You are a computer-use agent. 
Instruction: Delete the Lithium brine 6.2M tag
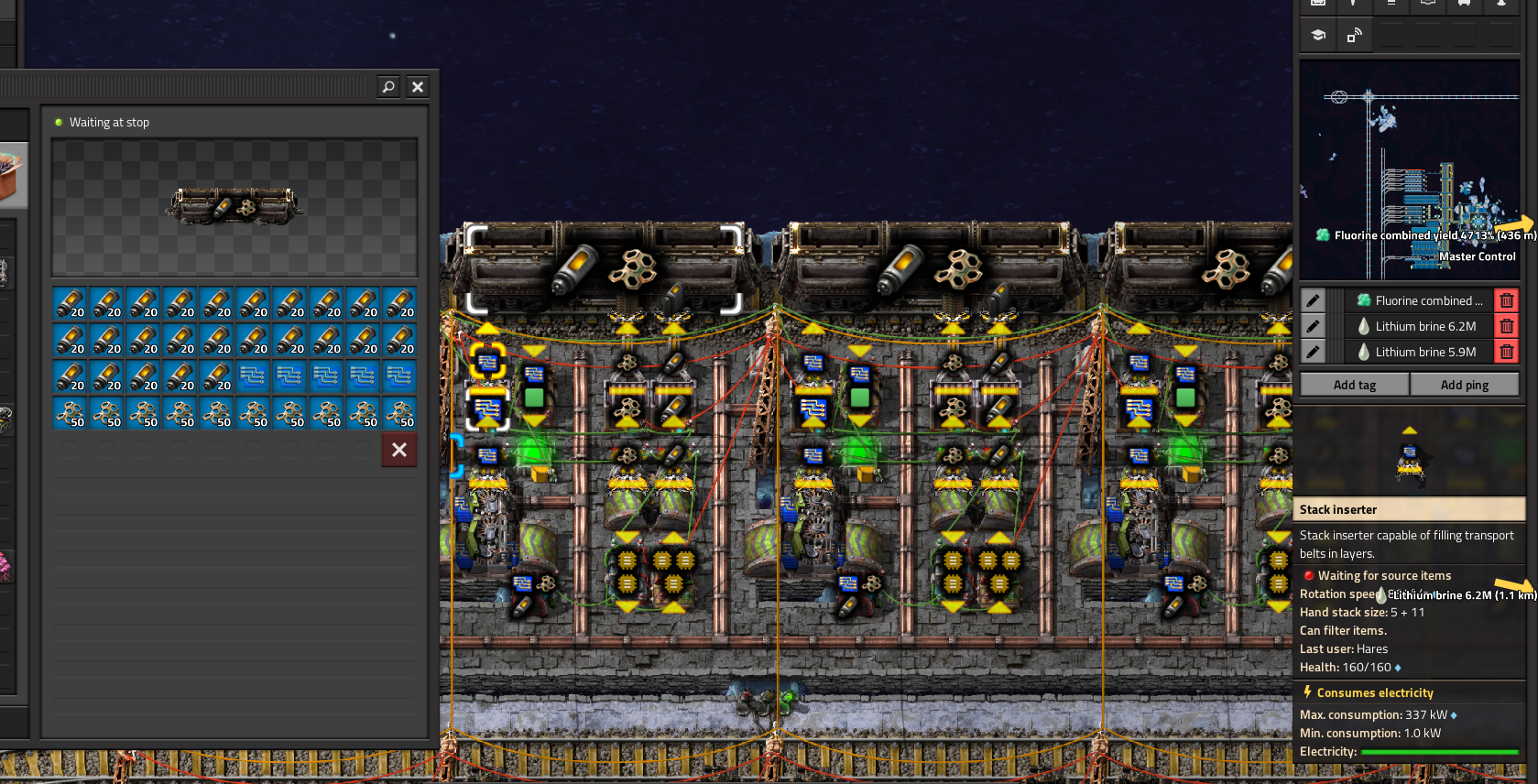pos(1506,326)
